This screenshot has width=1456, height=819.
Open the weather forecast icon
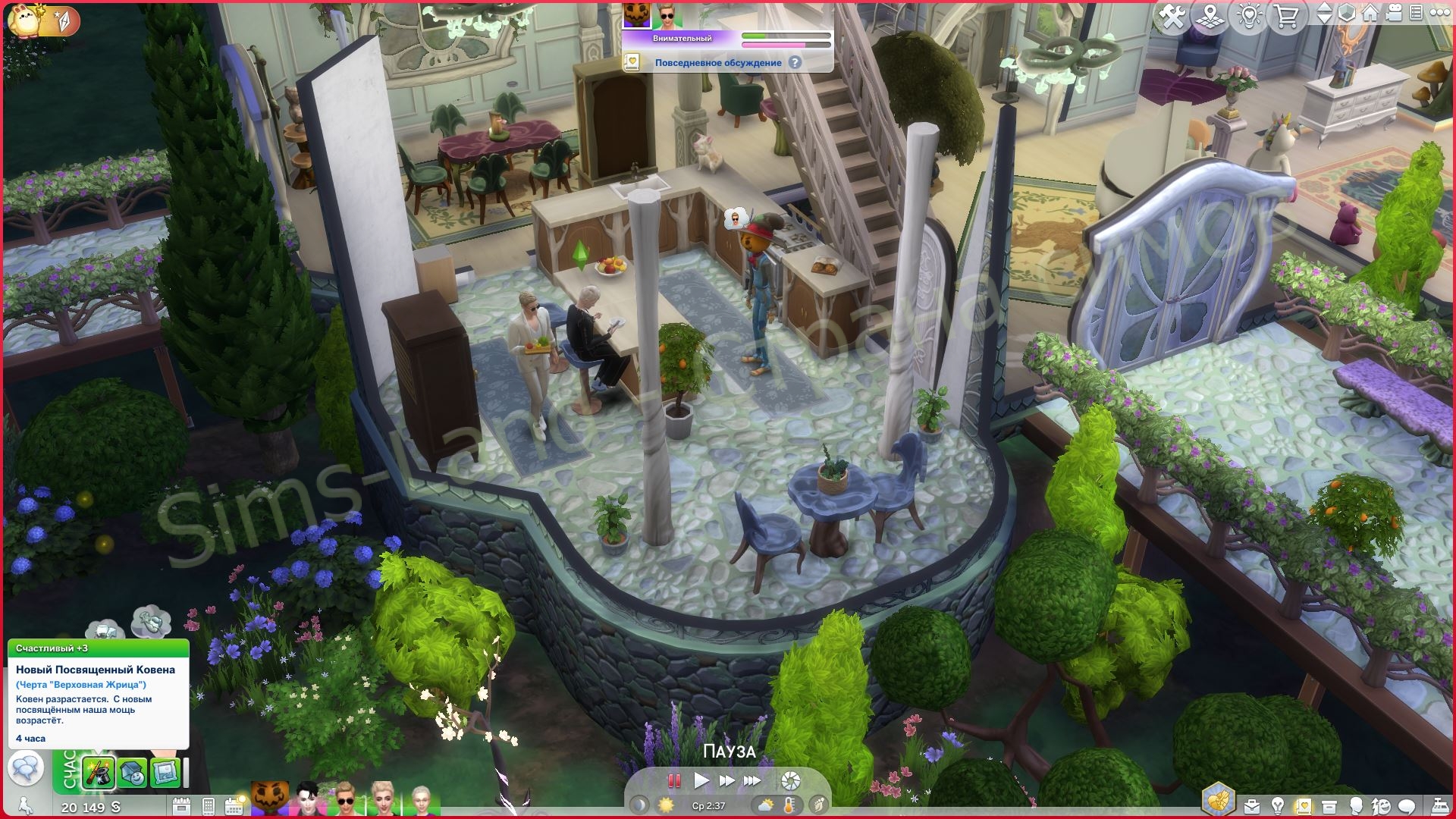tap(765, 805)
